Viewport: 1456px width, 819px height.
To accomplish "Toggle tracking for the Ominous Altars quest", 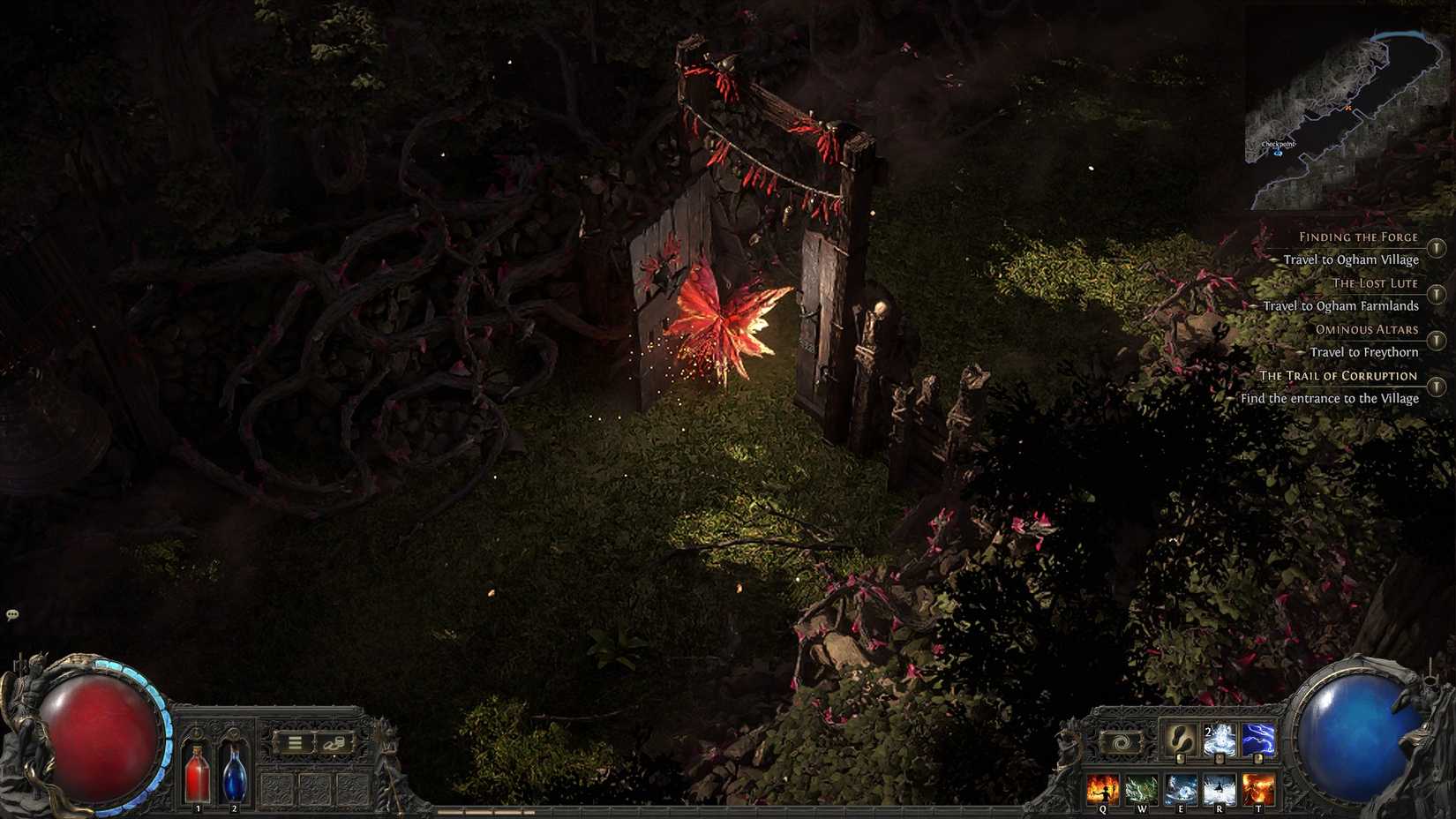I will tap(1435, 338).
